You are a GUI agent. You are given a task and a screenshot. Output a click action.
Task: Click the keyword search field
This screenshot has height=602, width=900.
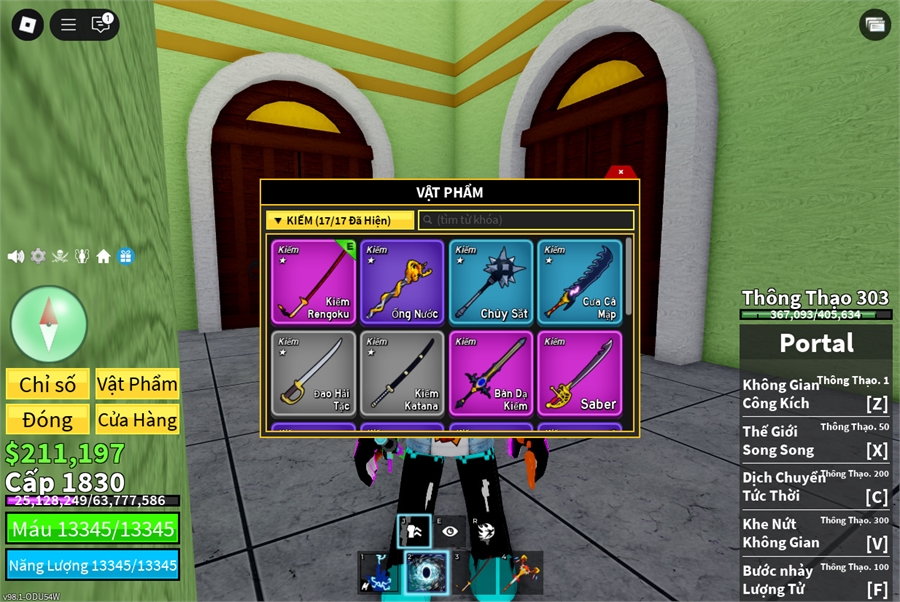(x=526, y=220)
